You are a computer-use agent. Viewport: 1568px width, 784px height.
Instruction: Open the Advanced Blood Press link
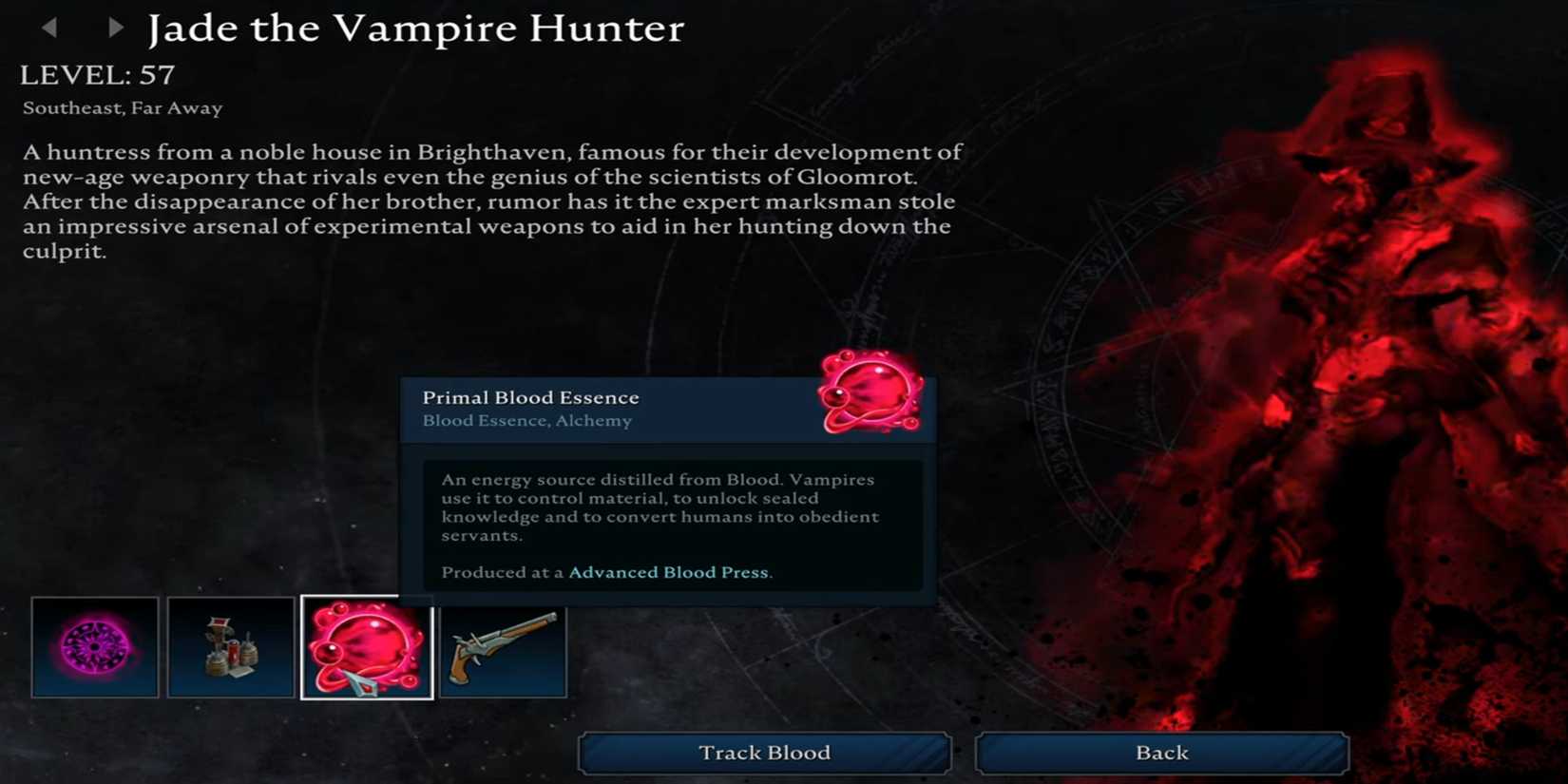click(x=668, y=572)
